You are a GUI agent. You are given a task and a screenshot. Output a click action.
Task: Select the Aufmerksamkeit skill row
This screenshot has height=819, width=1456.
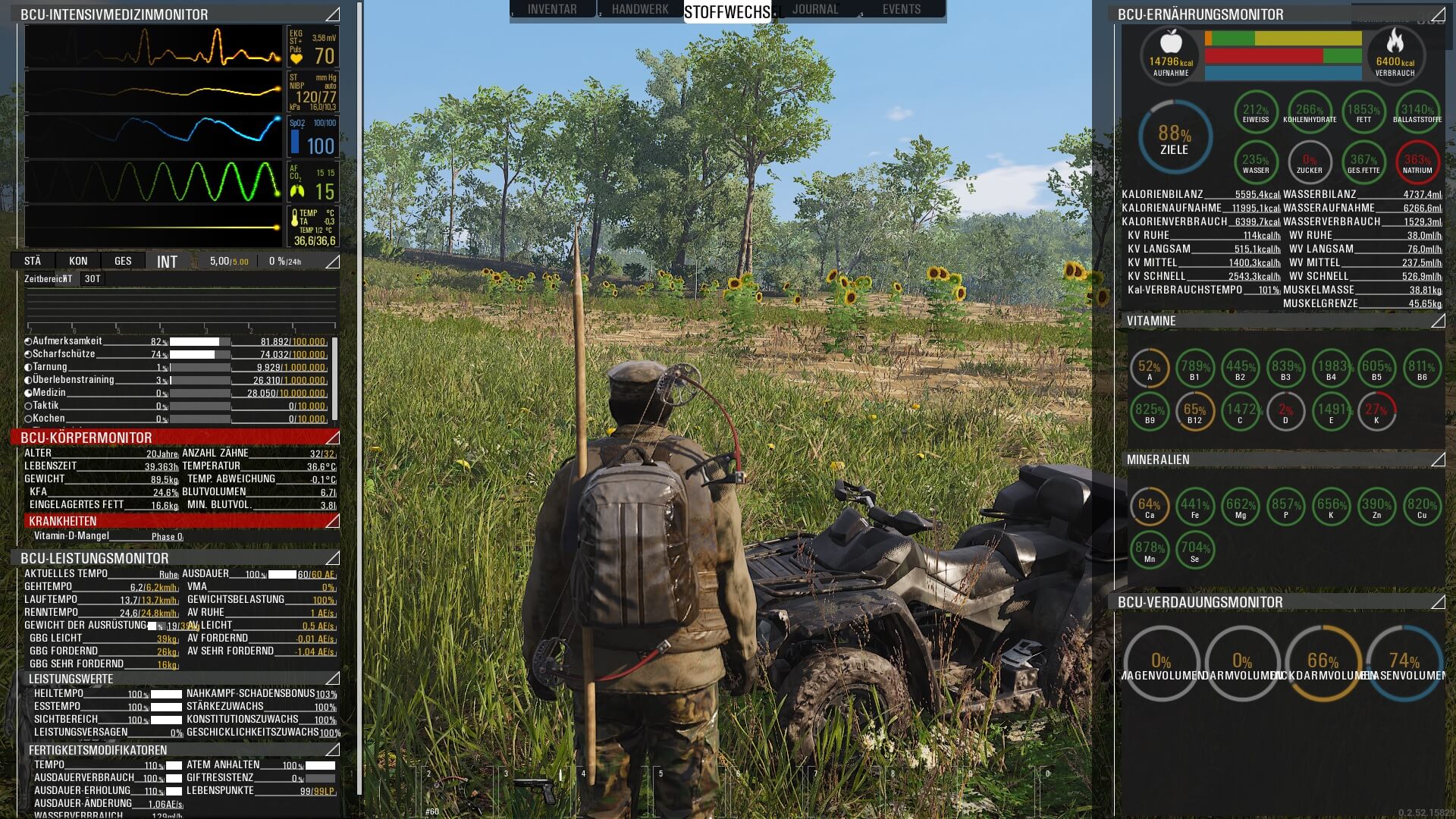click(x=67, y=341)
